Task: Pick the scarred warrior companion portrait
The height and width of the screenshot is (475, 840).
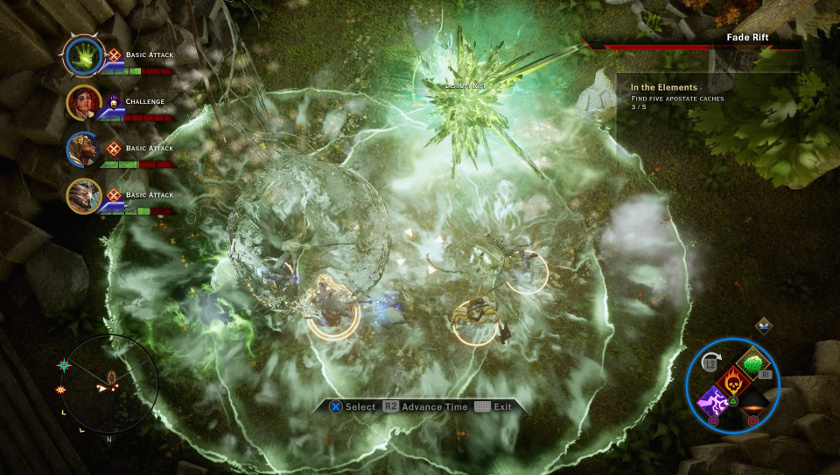Action: pyautogui.click(x=82, y=195)
